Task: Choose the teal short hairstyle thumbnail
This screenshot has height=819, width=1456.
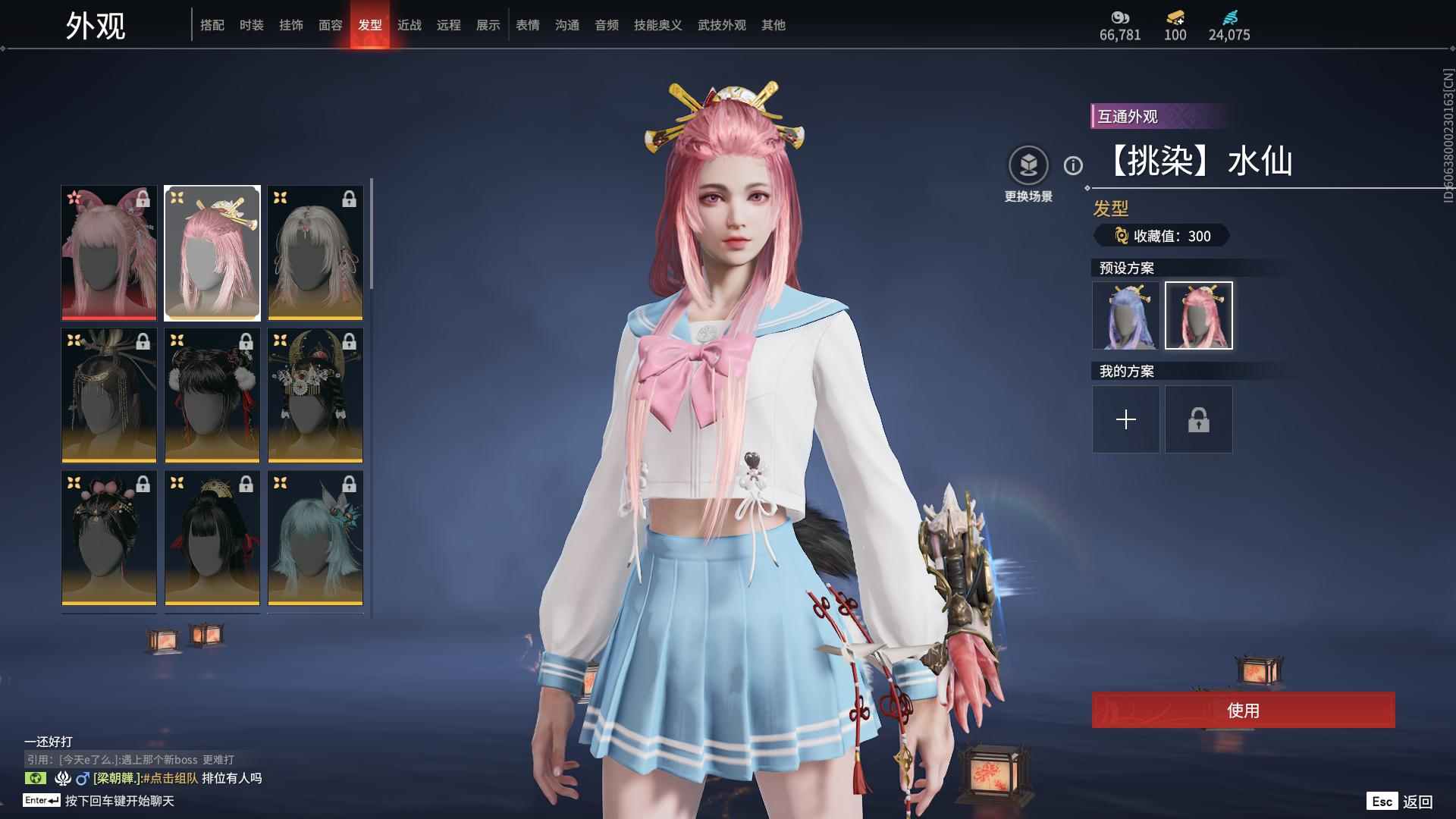Action: point(315,538)
